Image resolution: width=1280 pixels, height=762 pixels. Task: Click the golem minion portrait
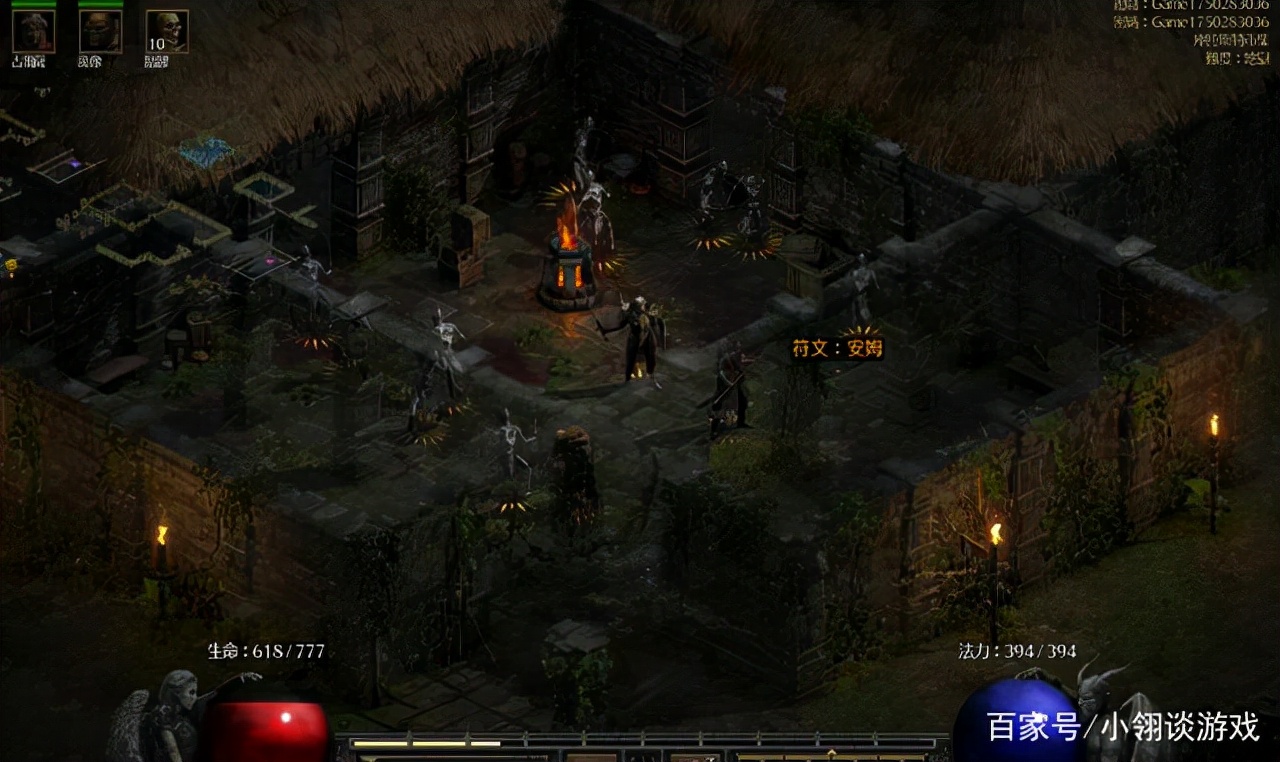tap(100, 31)
